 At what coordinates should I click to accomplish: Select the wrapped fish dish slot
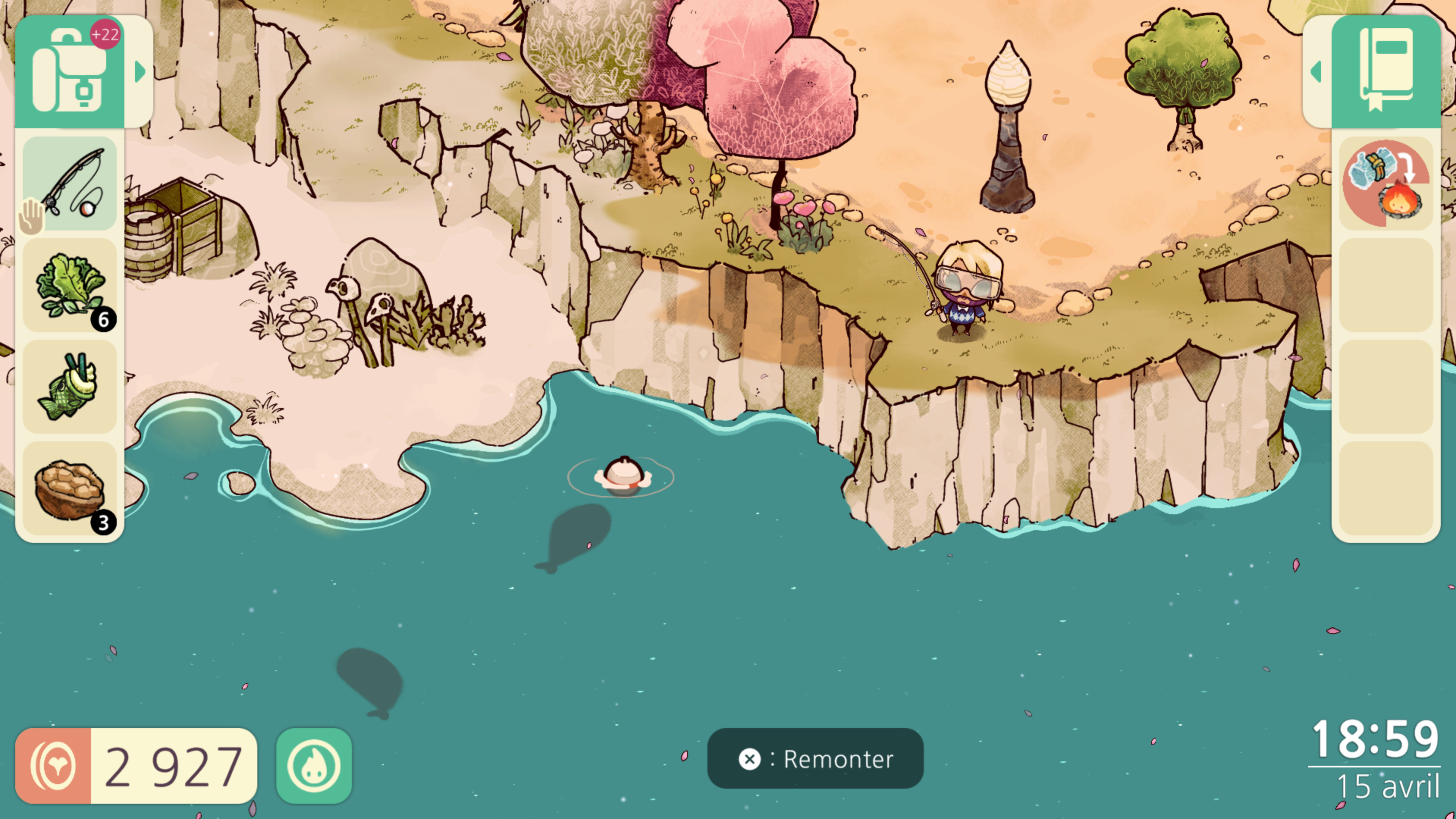[x=70, y=387]
